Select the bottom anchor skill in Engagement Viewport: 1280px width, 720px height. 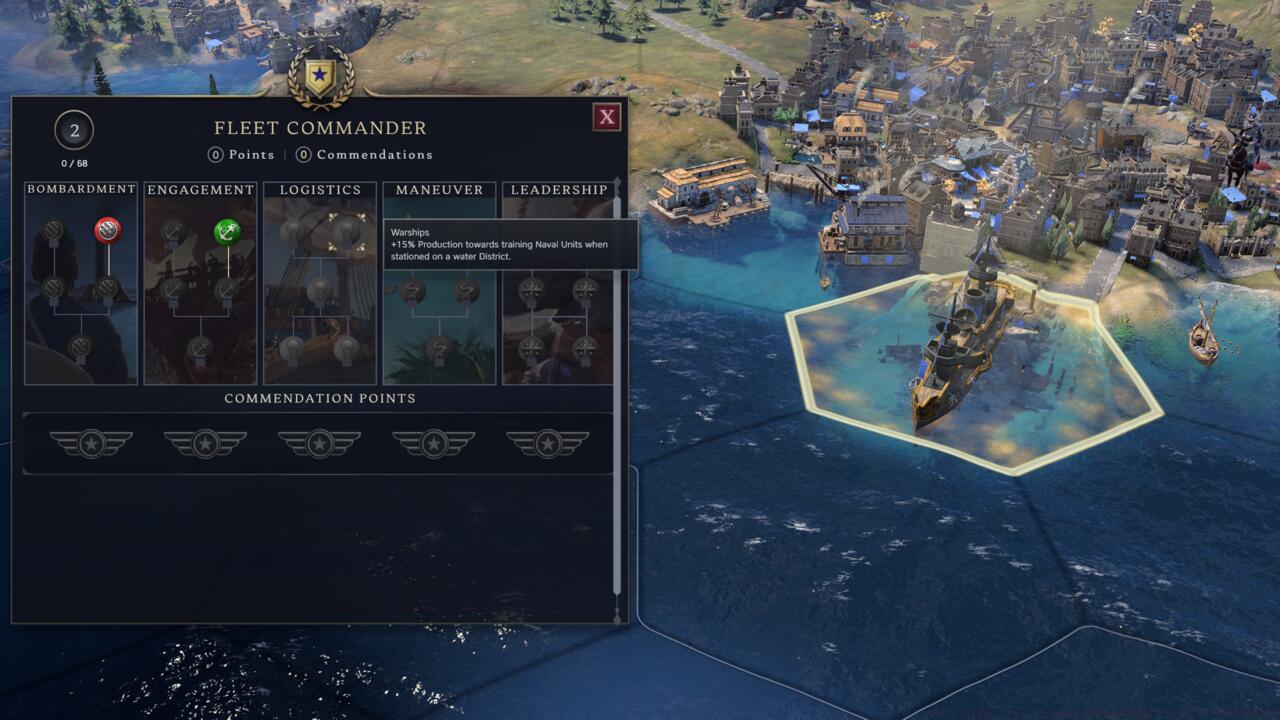click(201, 347)
